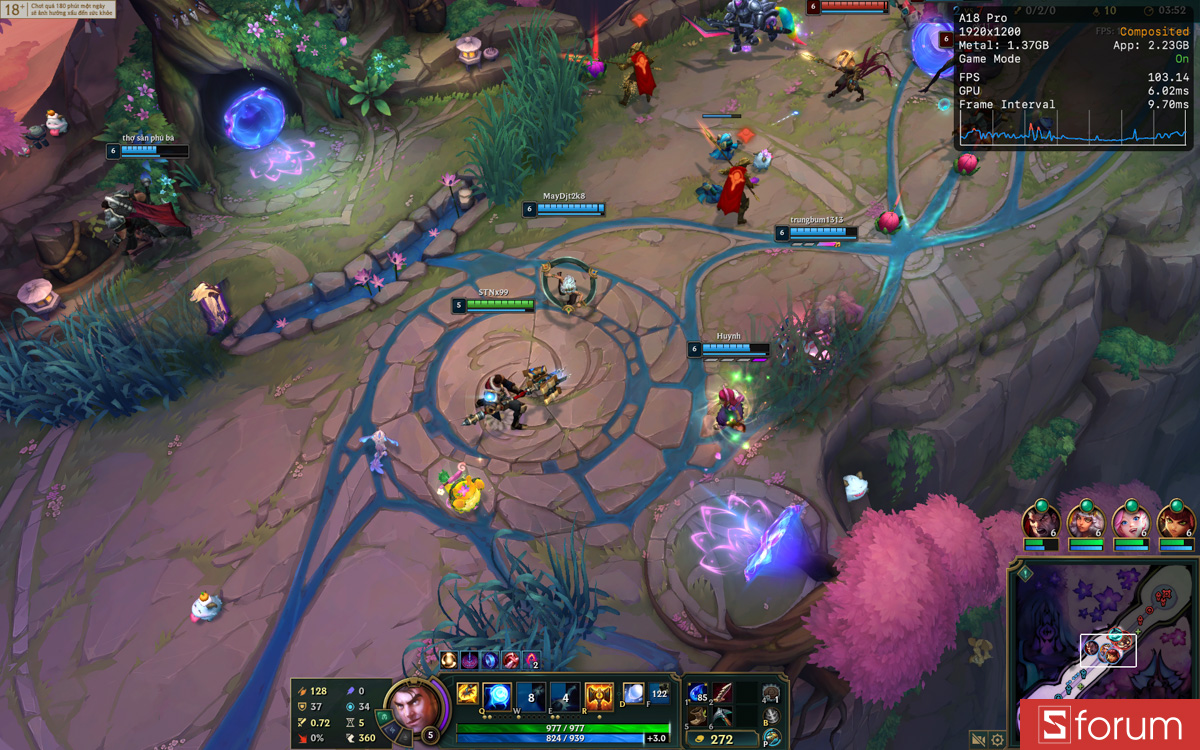Image resolution: width=1200 pixels, height=750 pixels.
Task: Select the pink-haired ally portrait
Action: pos(1130,521)
